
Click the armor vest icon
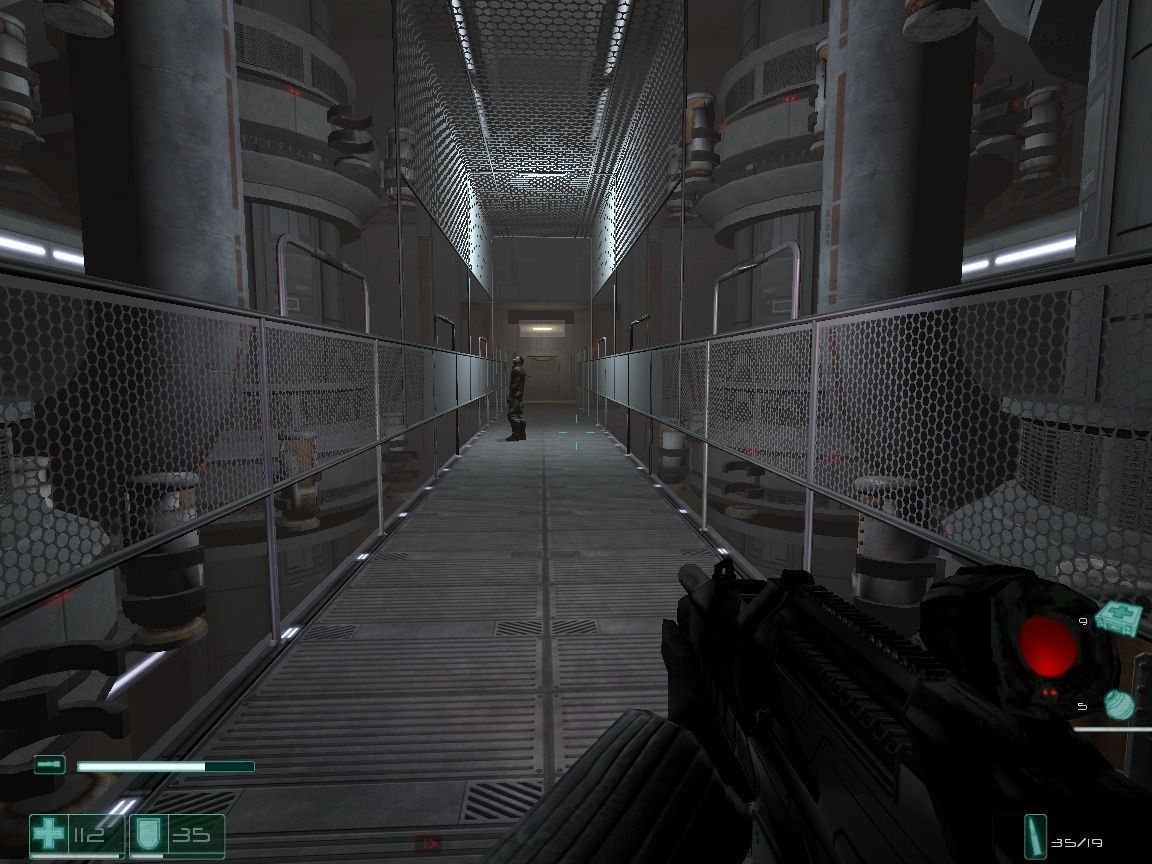coord(146,835)
